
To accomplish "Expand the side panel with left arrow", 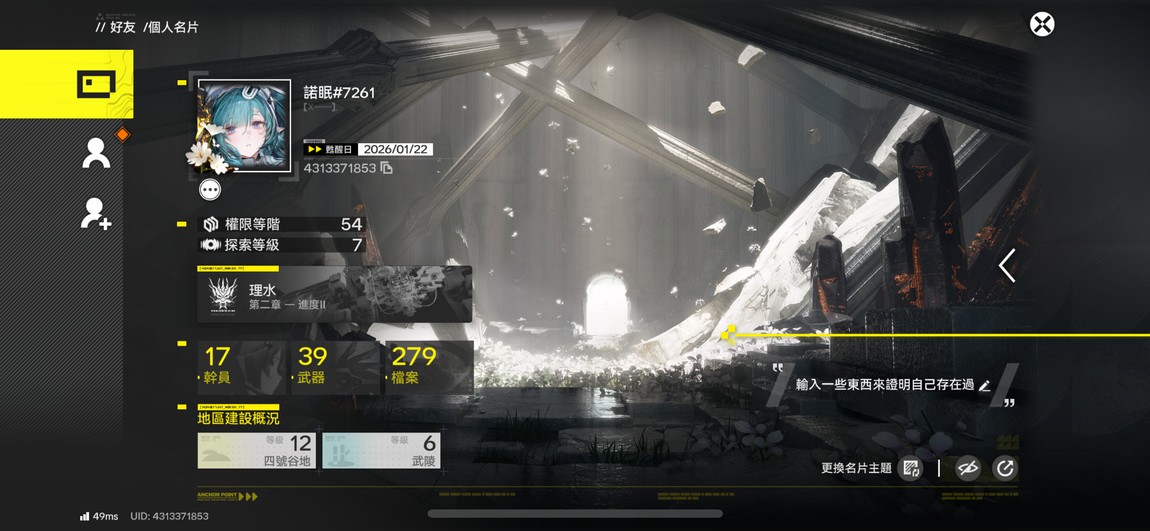I will 1007,266.
